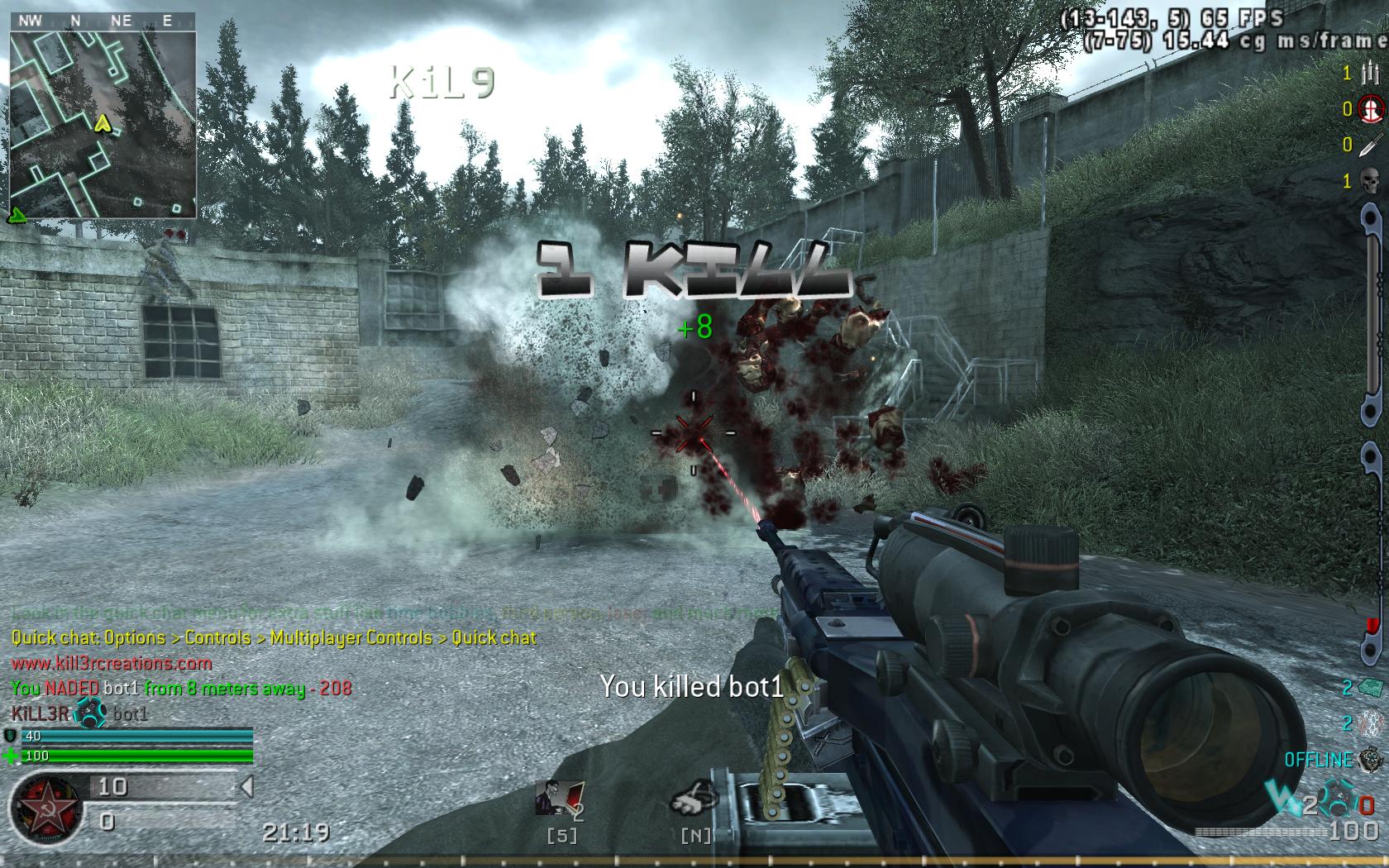Click the red crosshair headshot icon

(x=1369, y=108)
